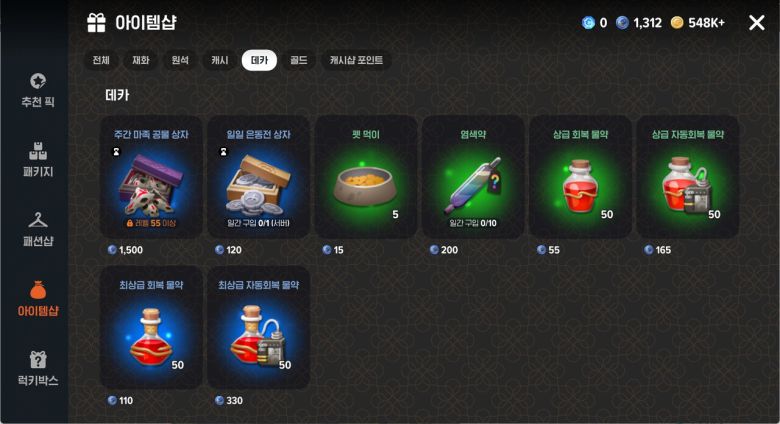Select the 데카 tab
Image resolution: width=780 pixels, height=424 pixels.
pos(259,60)
